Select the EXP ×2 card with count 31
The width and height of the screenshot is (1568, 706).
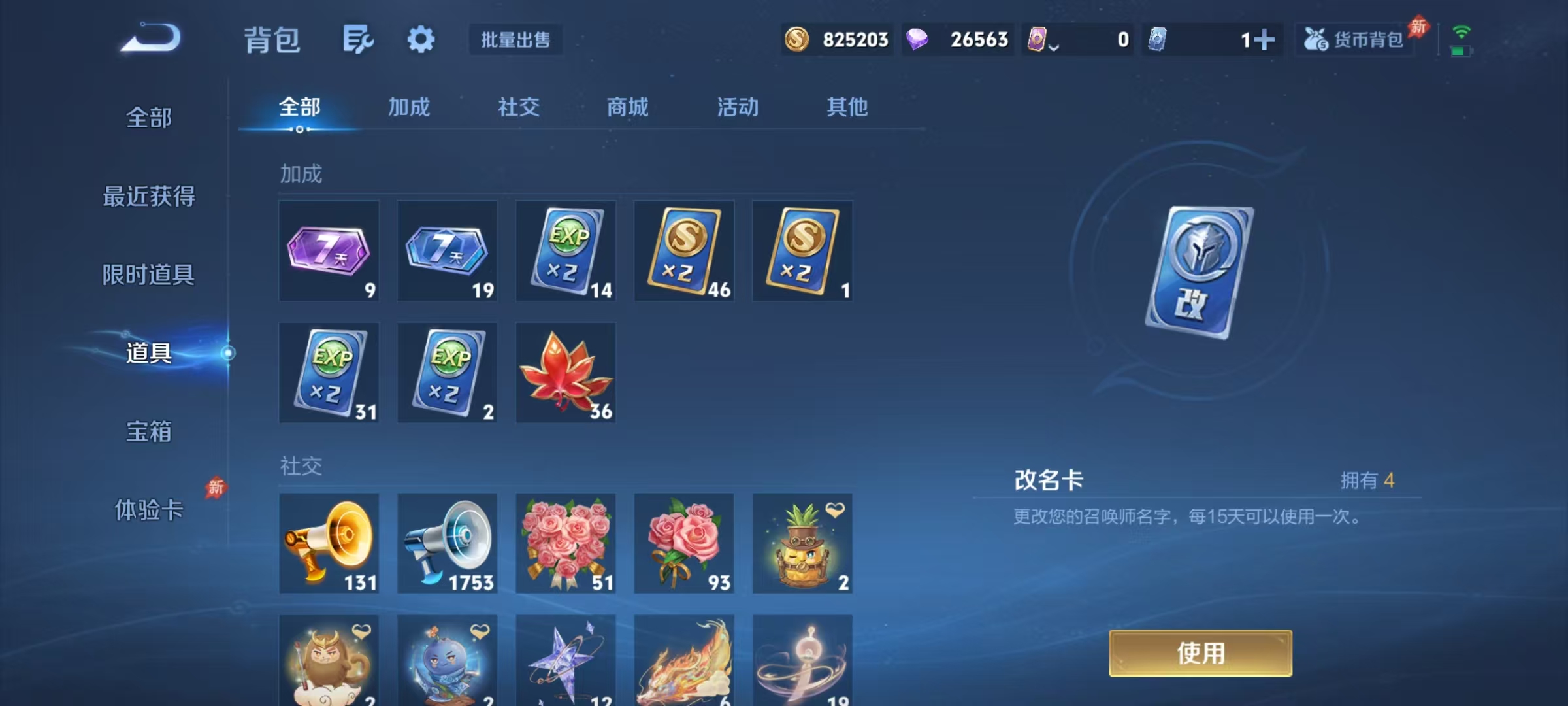[x=329, y=373]
